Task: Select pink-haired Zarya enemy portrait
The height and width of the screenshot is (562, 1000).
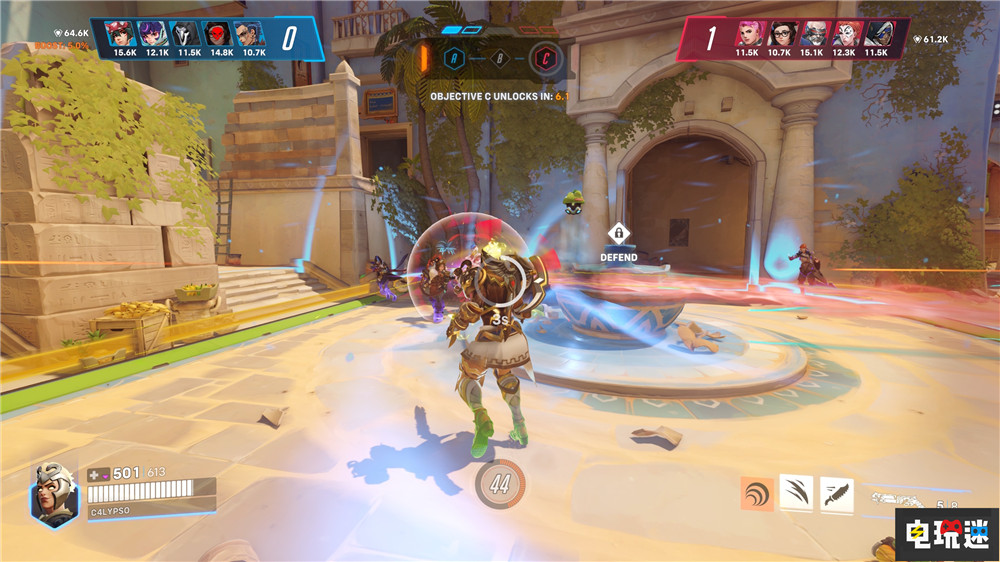Action: [x=748, y=34]
